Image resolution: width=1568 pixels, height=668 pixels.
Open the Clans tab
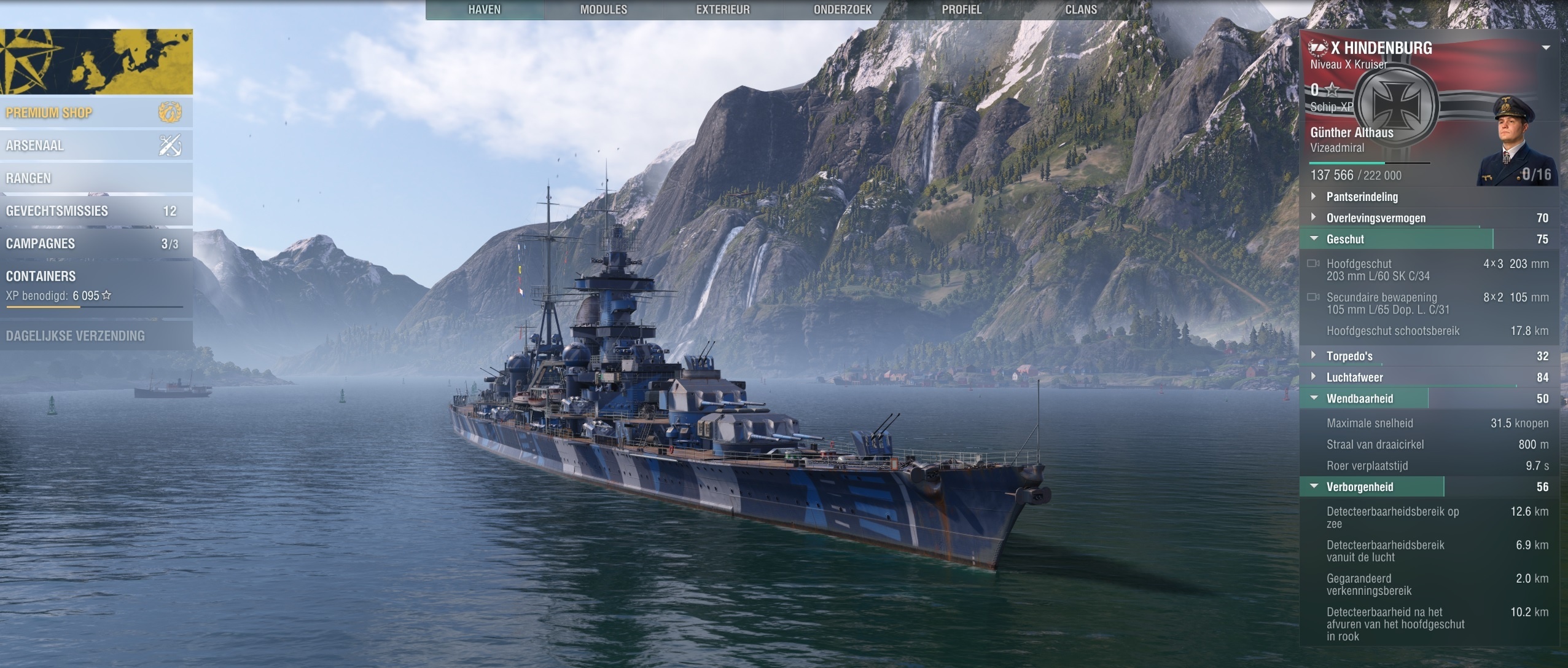click(1080, 10)
